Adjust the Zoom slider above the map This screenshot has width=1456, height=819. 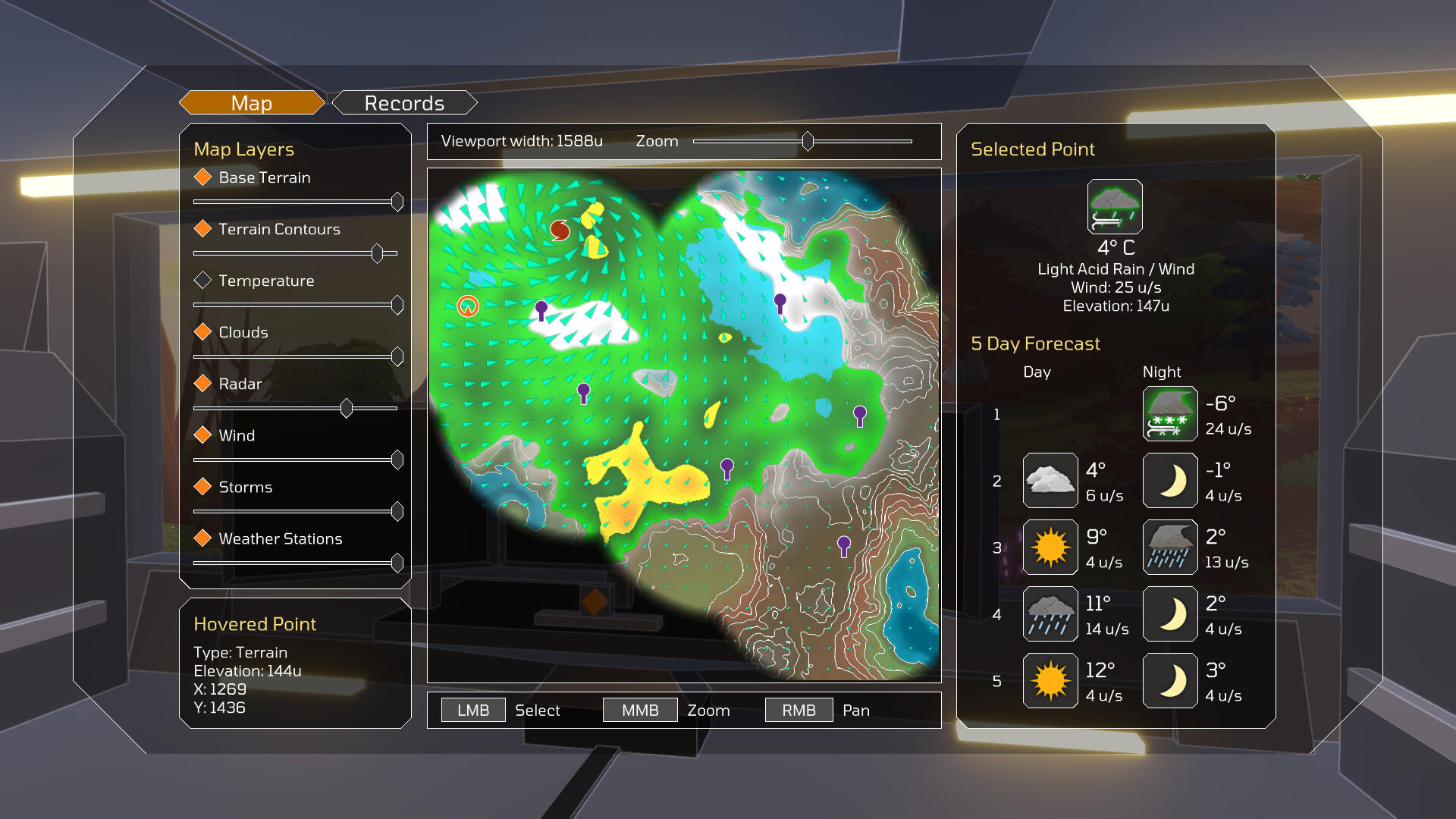click(x=807, y=141)
